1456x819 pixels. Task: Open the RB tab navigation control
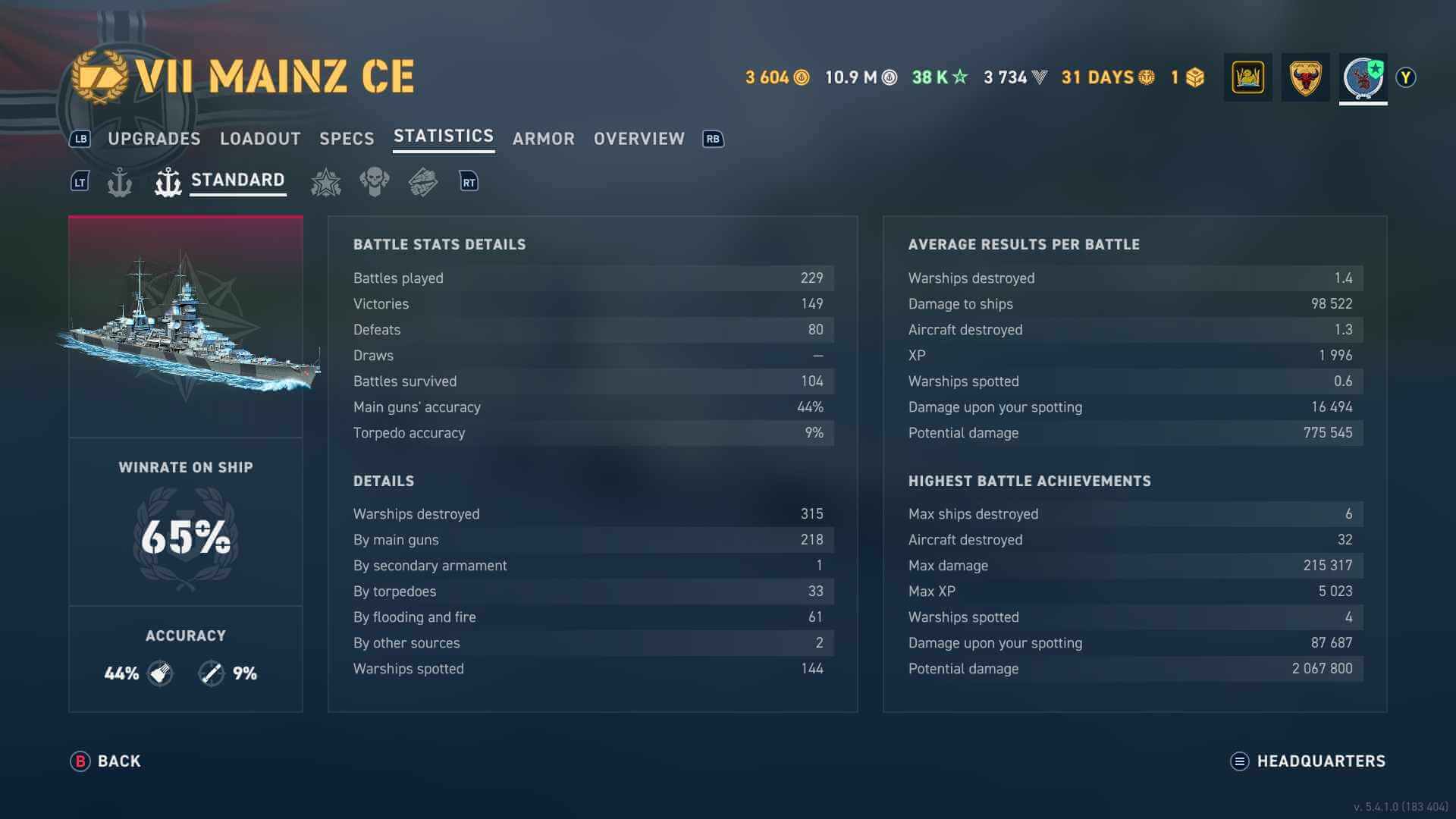[711, 139]
